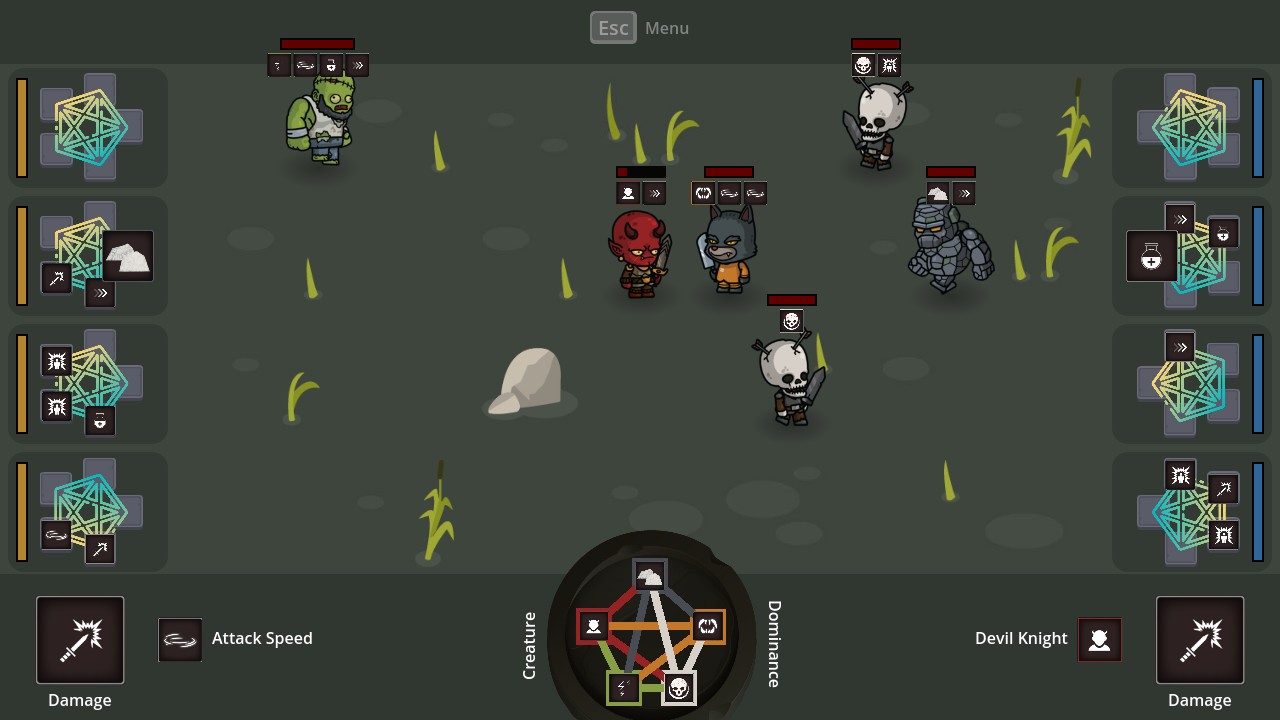This screenshot has height=720, width=1280.
Task: Select the Devil Knight portrait icon
Action: coord(1099,639)
